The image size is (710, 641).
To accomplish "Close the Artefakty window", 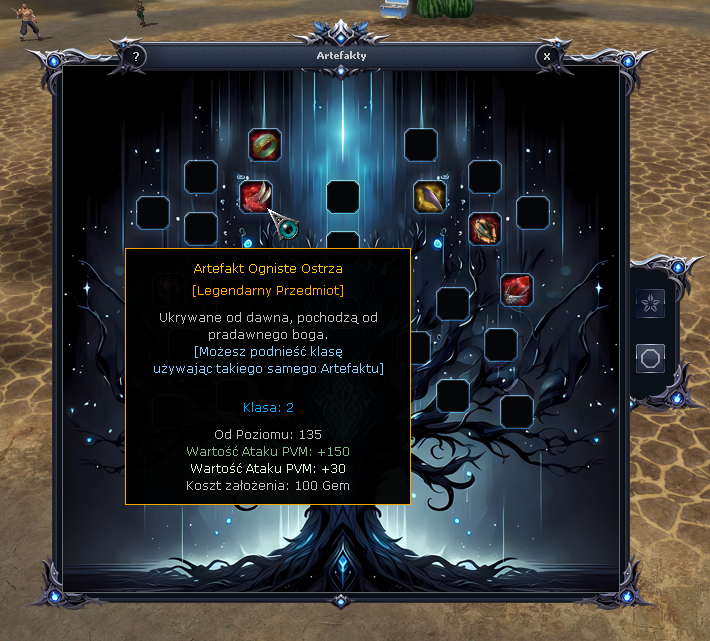I will point(547,57).
